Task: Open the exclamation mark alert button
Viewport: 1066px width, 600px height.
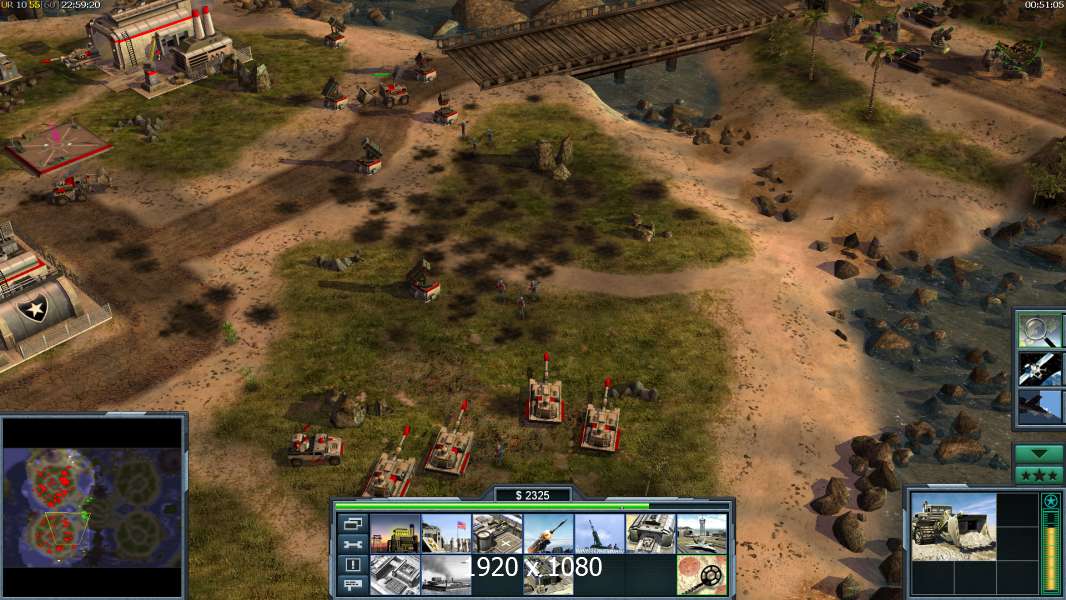Action: (352, 565)
